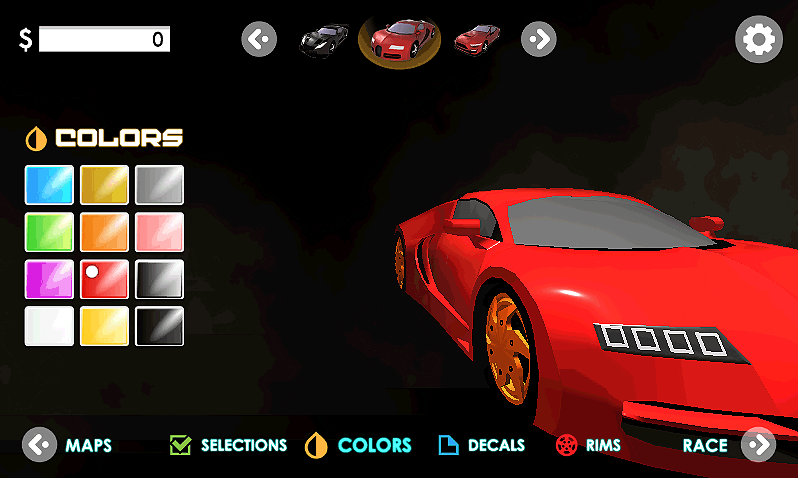Switch to the Colors tab
The image size is (798, 478).
[x=359, y=445]
